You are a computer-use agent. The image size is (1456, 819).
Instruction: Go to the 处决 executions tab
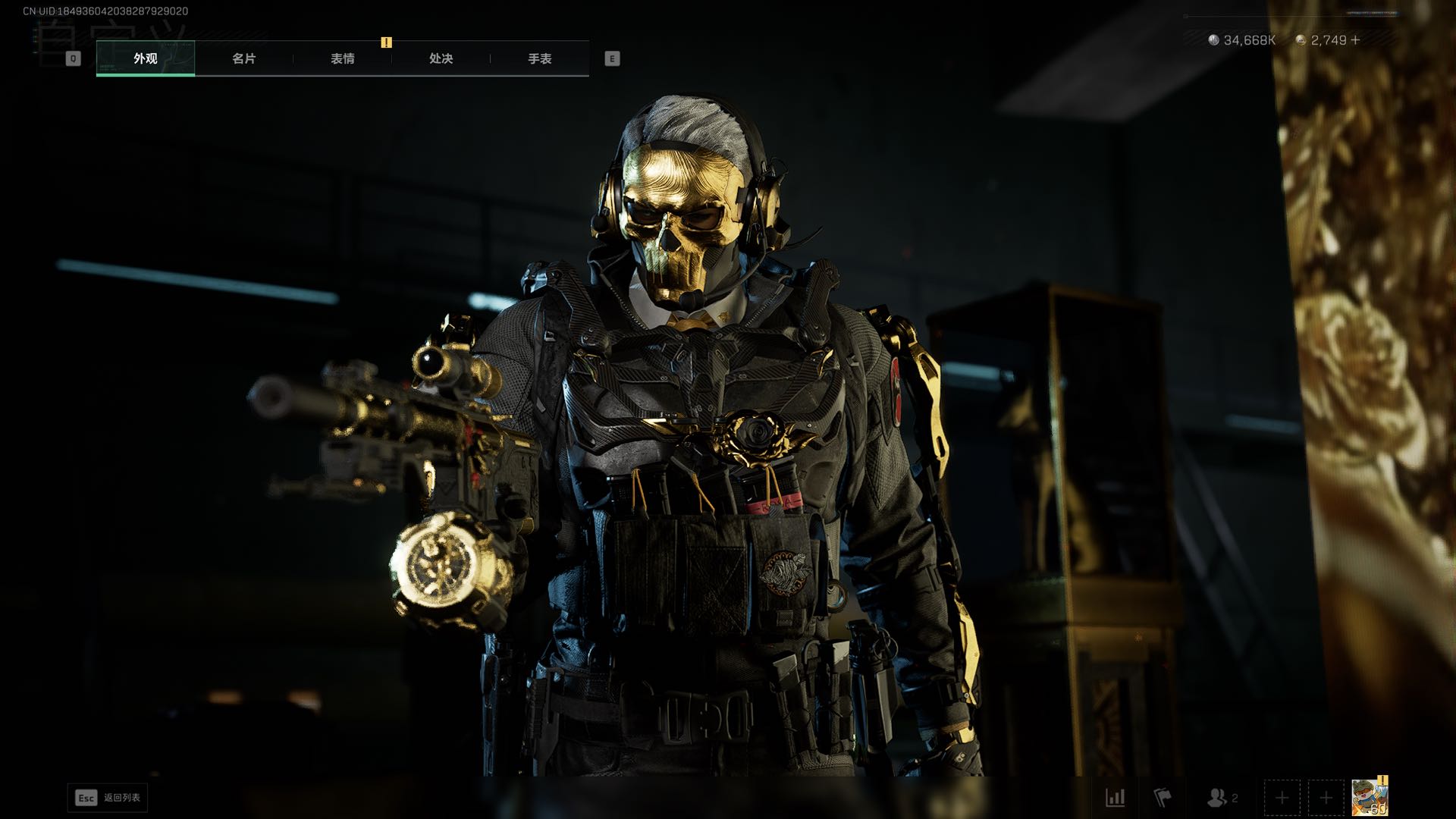(x=441, y=58)
